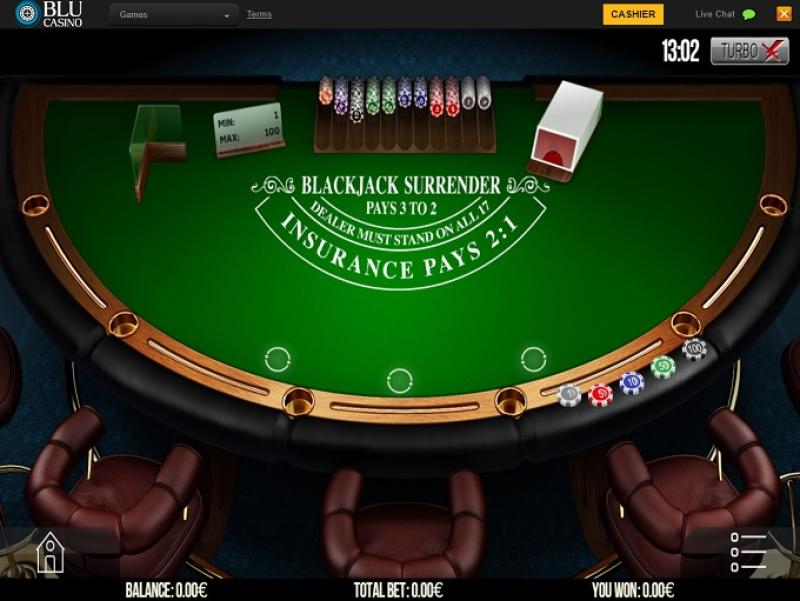Screen dimensions: 800x601
Task: Toggle the Turbo mode button
Action: (749, 51)
